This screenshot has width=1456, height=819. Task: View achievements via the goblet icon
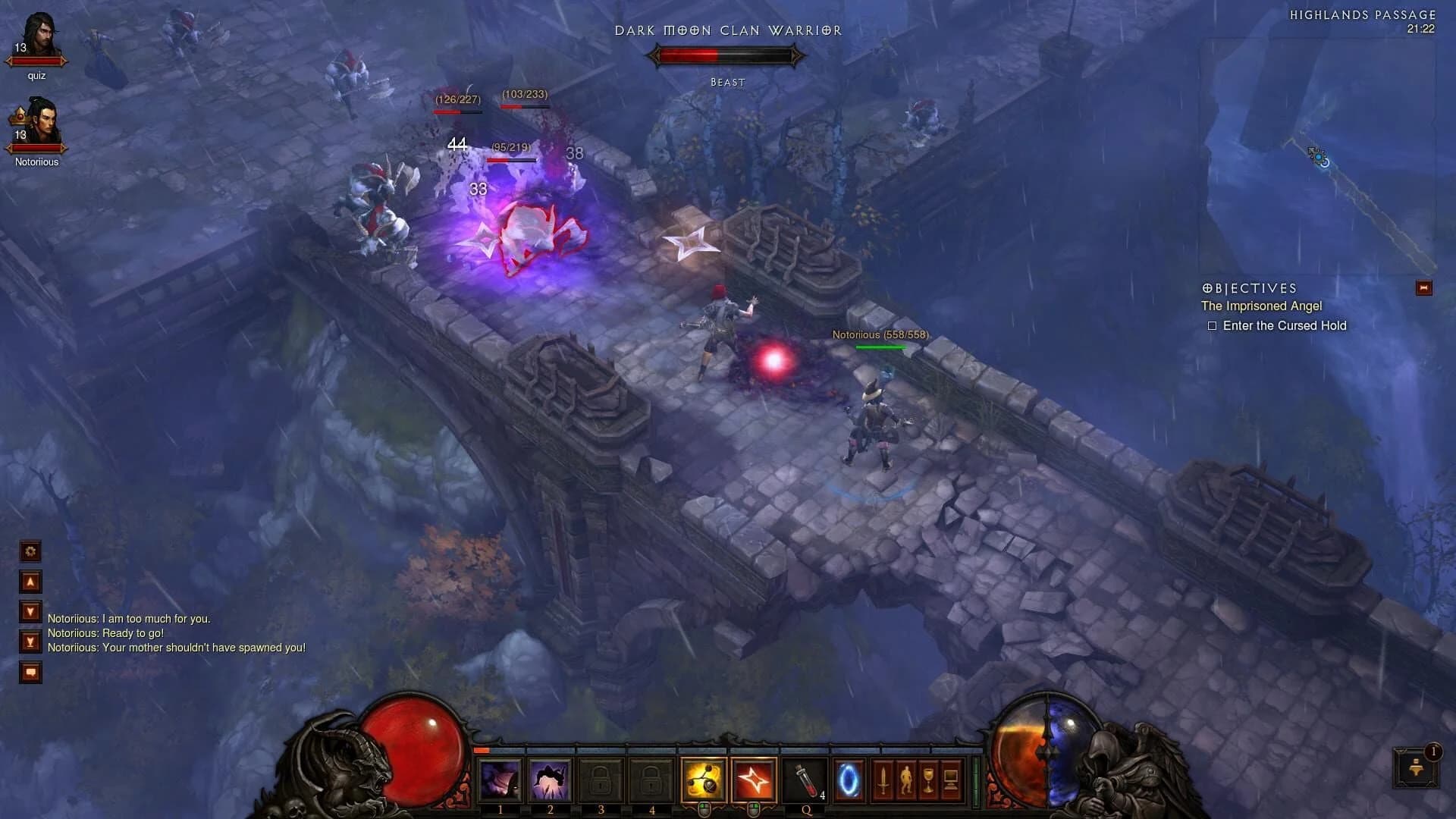click(x=928, y=781)
